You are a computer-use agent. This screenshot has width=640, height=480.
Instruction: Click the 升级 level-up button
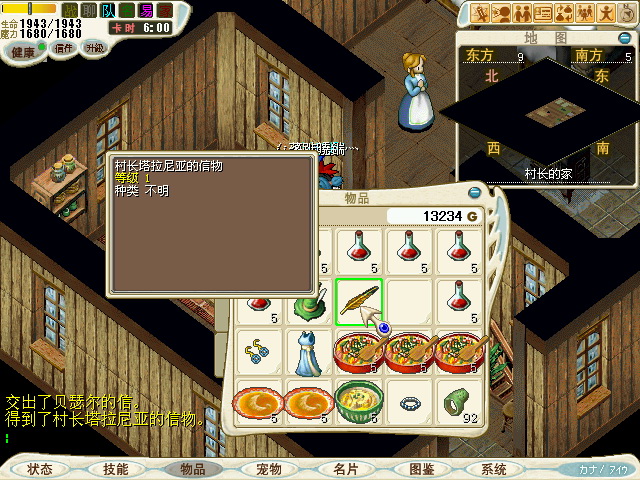95,48
